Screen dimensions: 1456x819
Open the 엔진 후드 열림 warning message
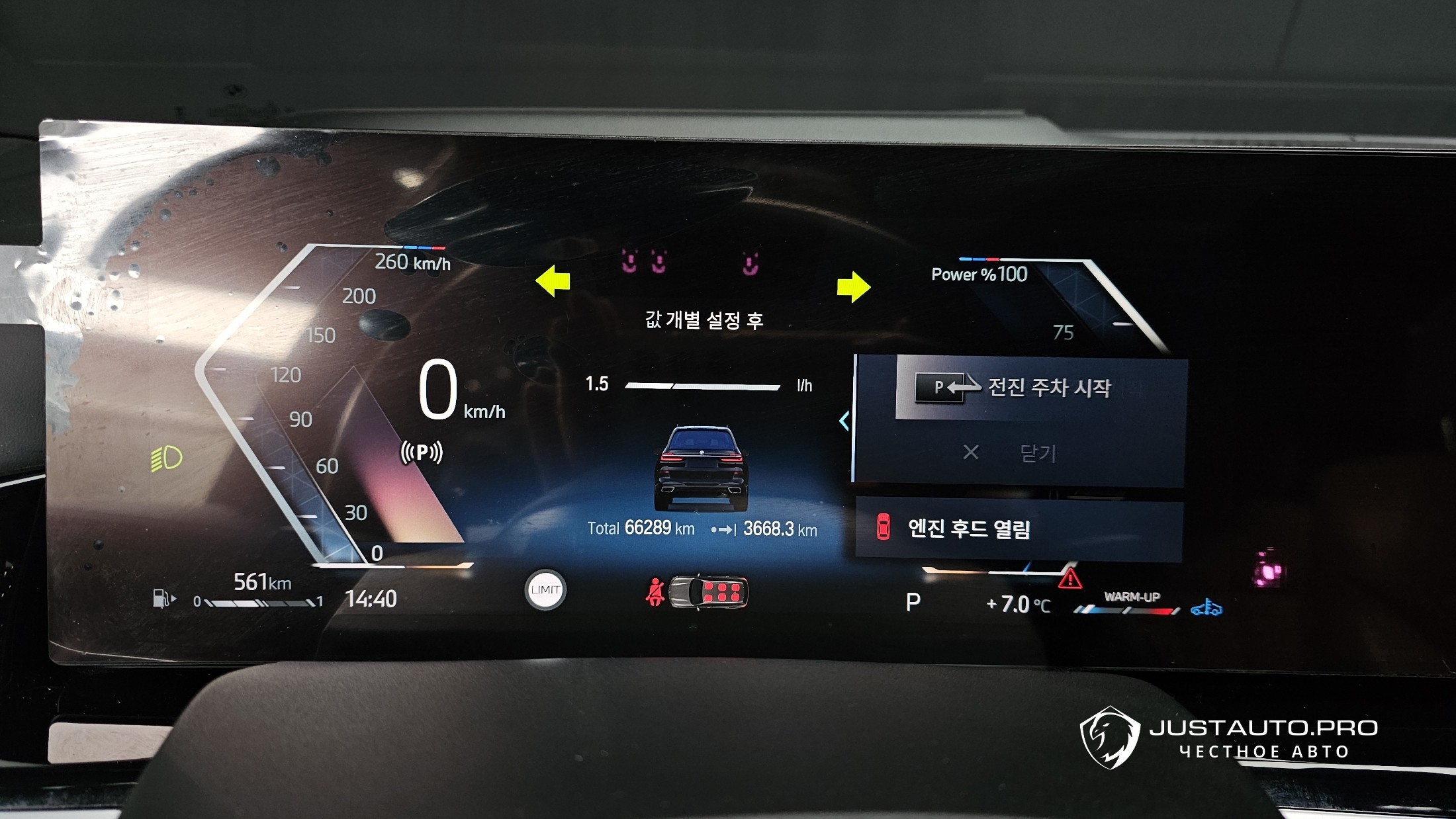tap(1018, 529)
